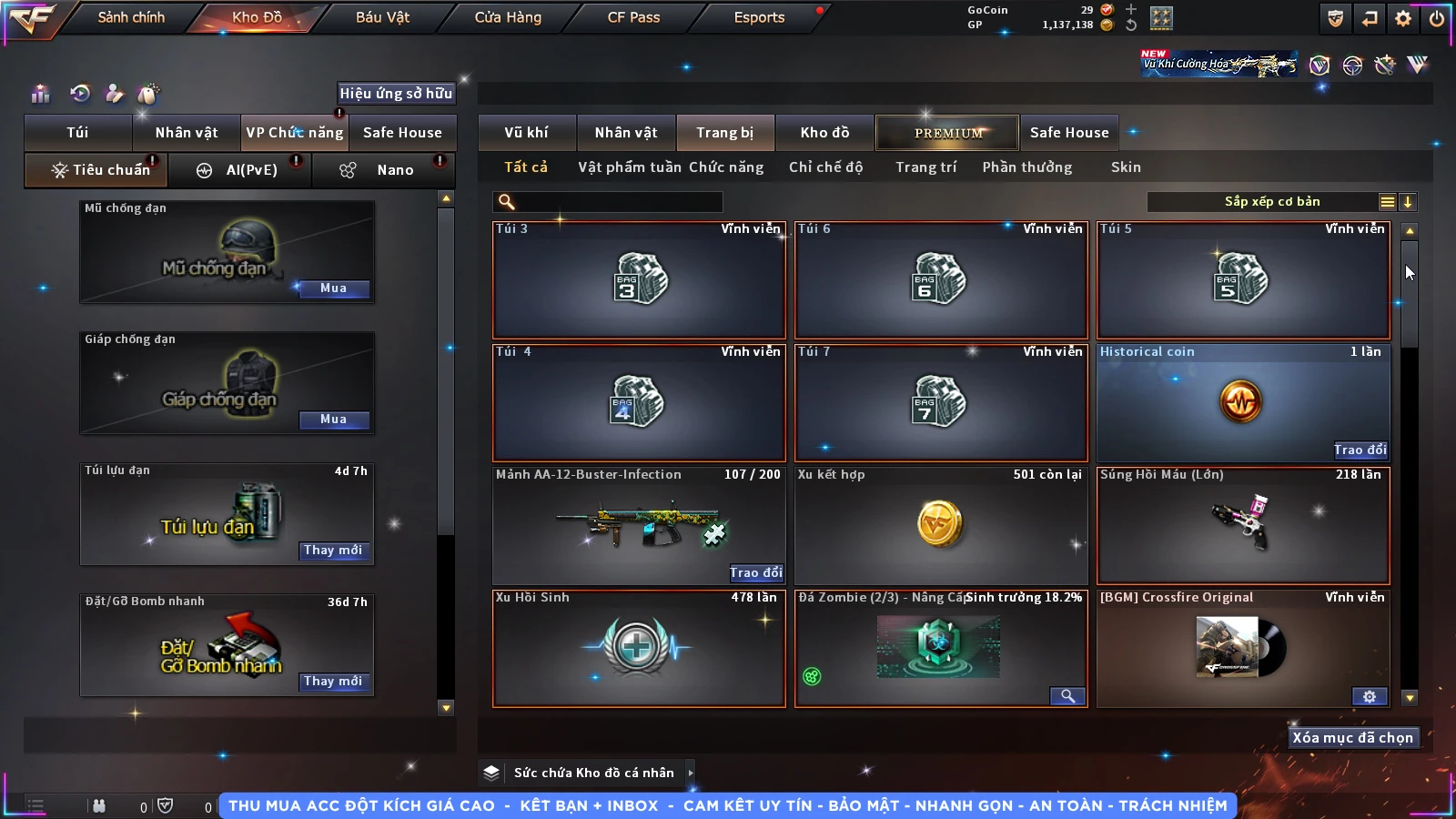1456x819 pixels.
Task: Open the Sảnh chính lobby menu
Action: (131, 17)
